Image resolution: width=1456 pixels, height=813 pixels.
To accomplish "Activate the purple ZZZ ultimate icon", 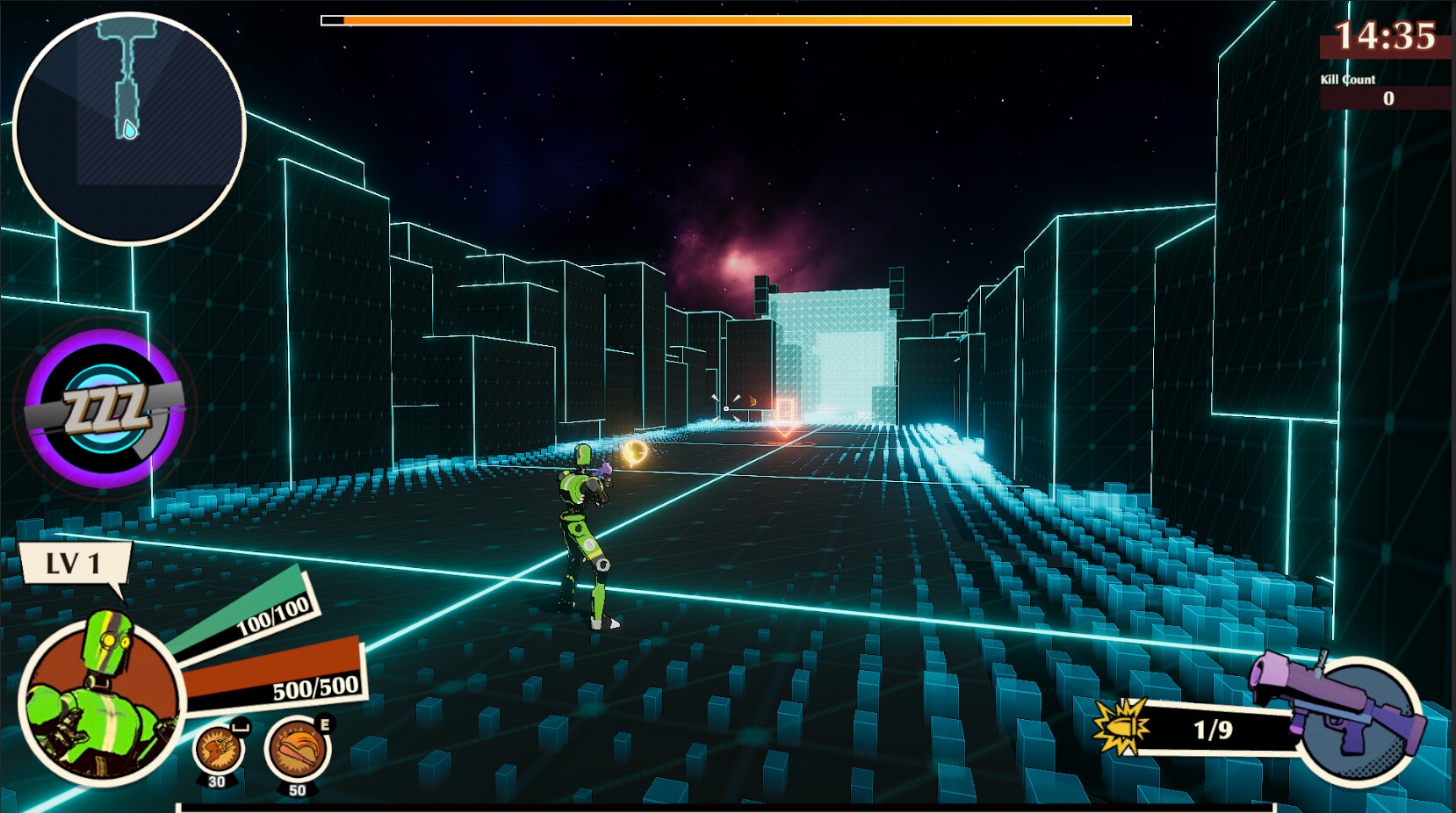I will point(105,409).
